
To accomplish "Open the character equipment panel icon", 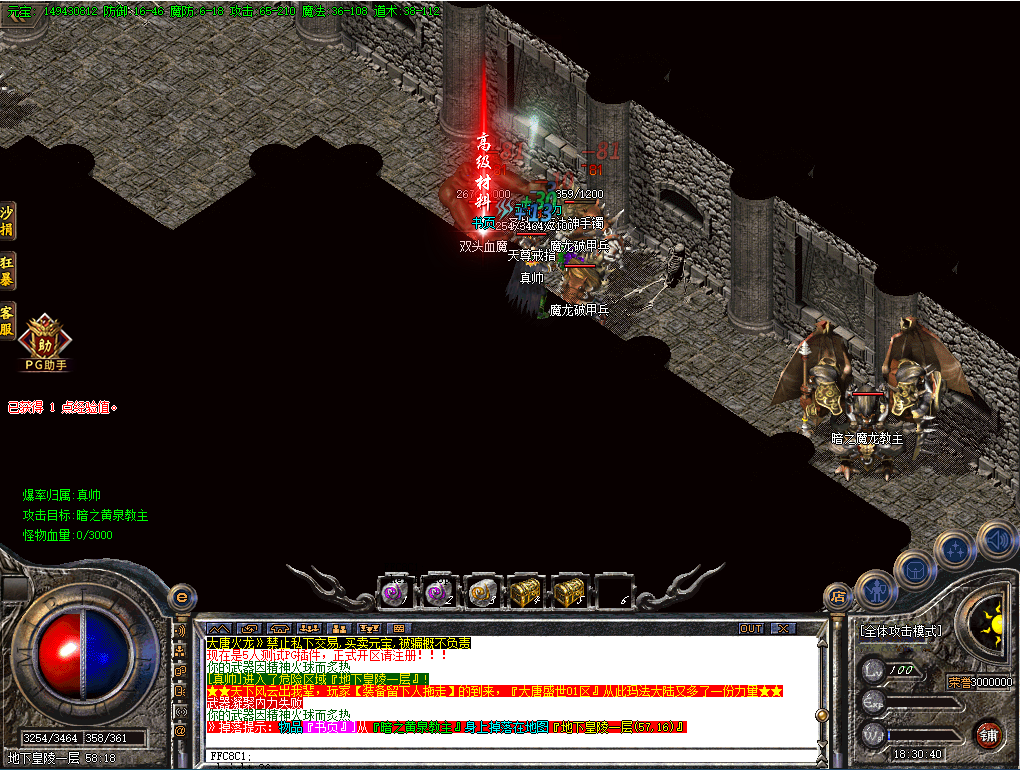I will 875,589.
